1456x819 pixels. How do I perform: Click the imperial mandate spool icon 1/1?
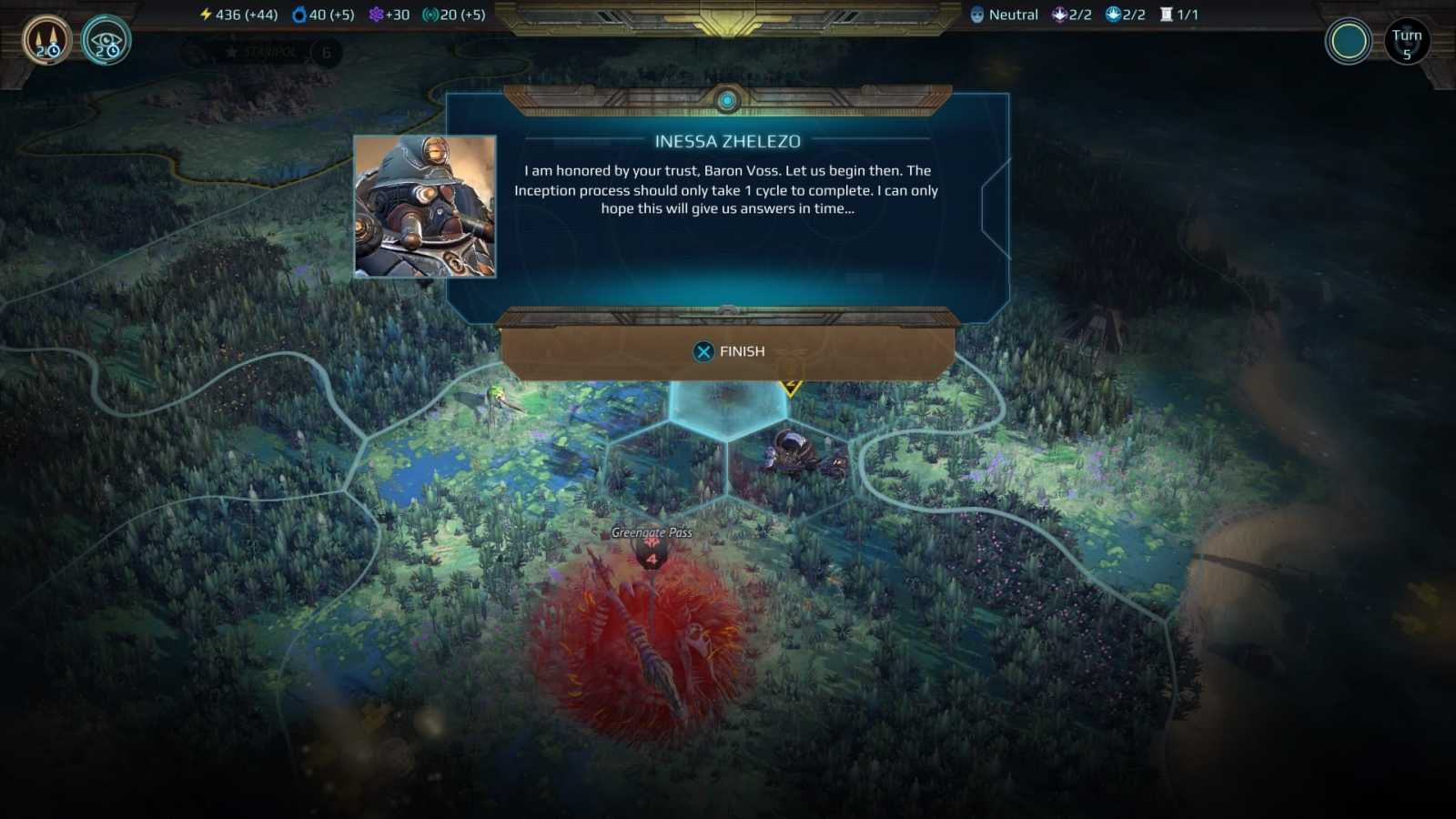point(1166,14)
